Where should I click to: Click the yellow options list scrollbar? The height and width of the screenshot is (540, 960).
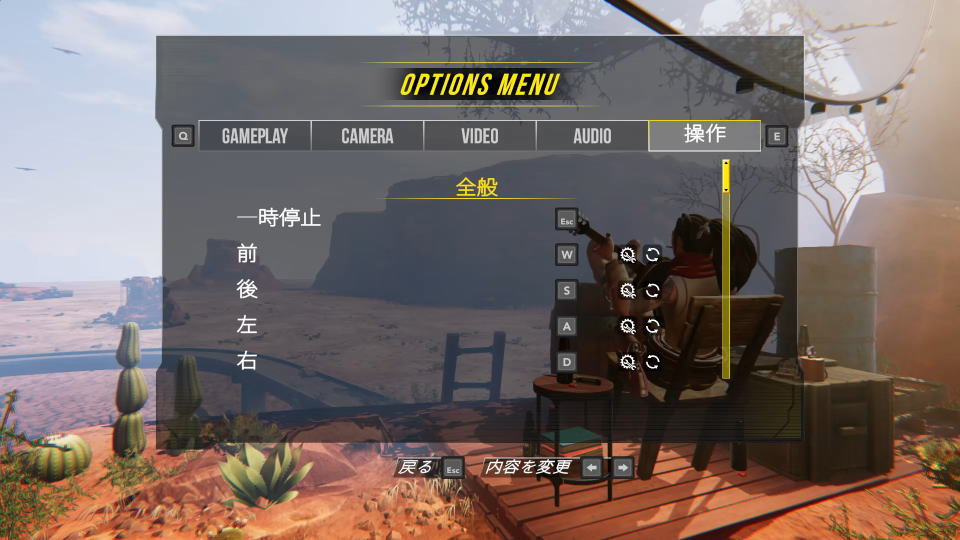click(726, 177)
